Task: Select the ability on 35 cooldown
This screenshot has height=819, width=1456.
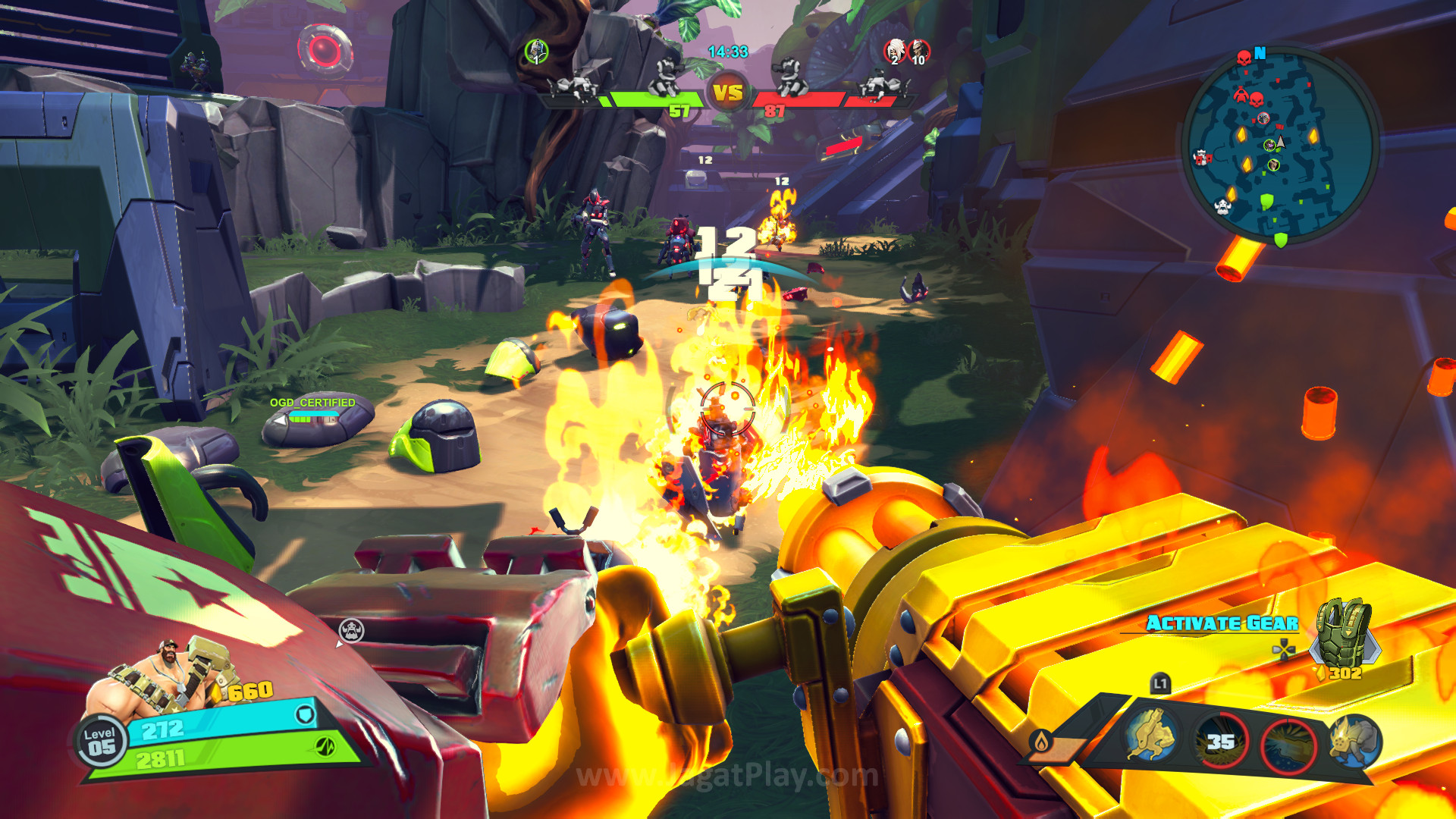Action: [x=1220, y=741]
